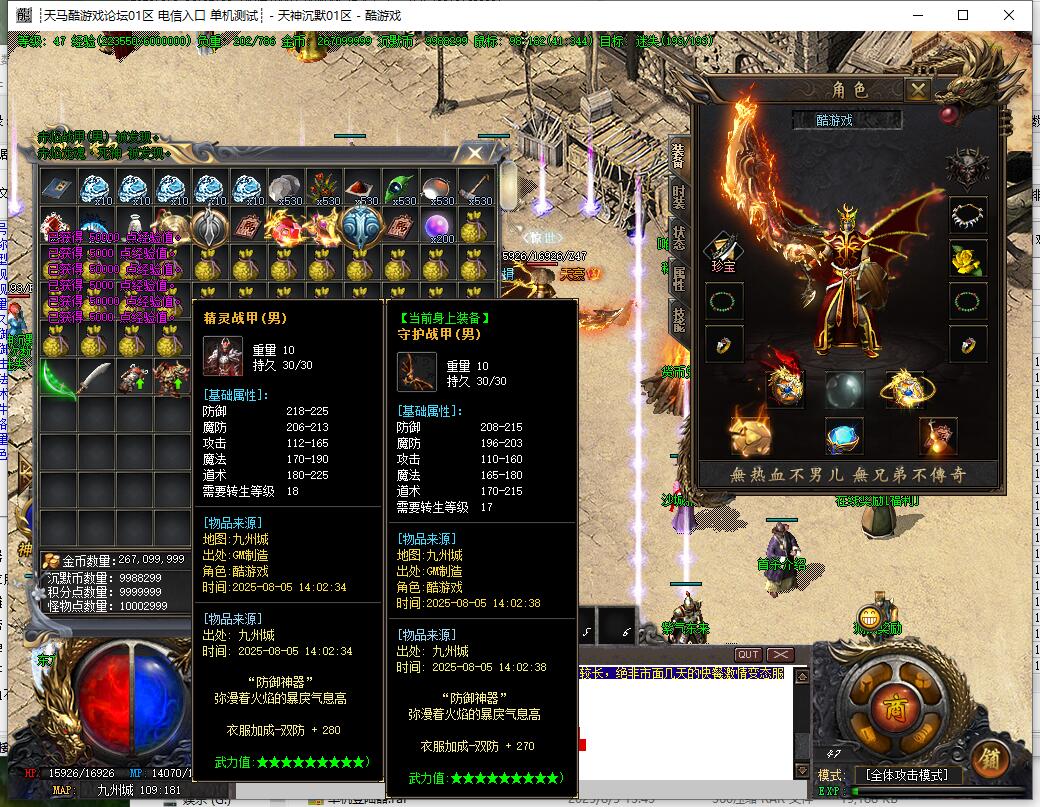Toggle the 全体攻击模式 attack mode
1040x807 pixels.
(x=907, y=775)
